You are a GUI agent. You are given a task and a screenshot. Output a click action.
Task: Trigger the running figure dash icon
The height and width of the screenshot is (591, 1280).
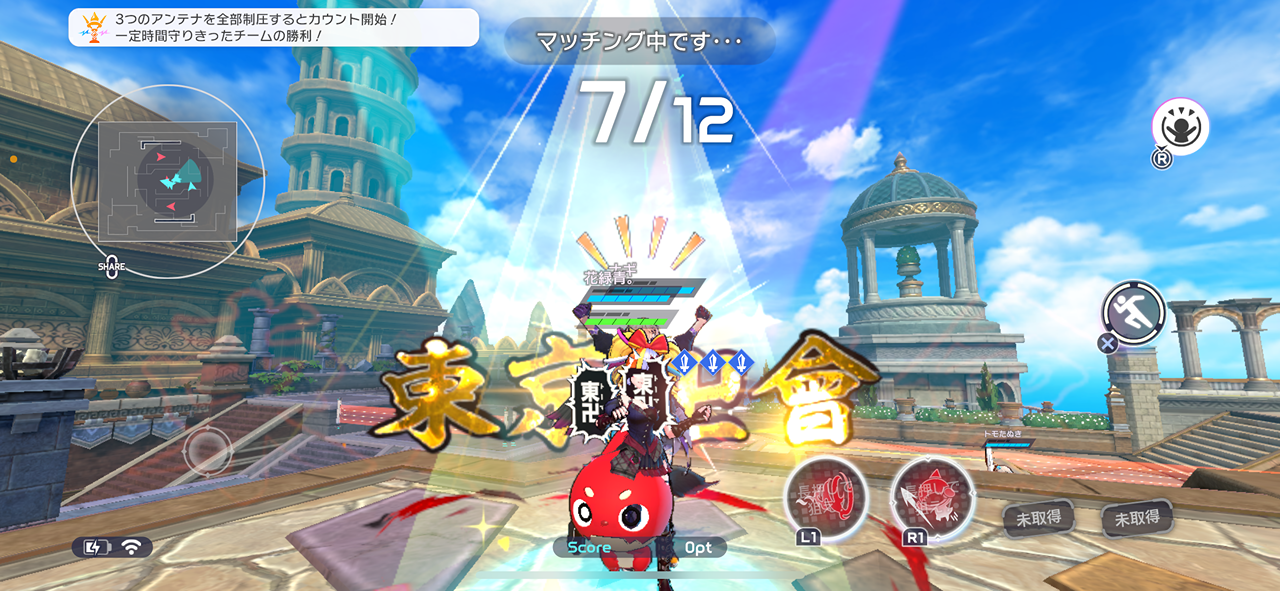(1134, 311)
